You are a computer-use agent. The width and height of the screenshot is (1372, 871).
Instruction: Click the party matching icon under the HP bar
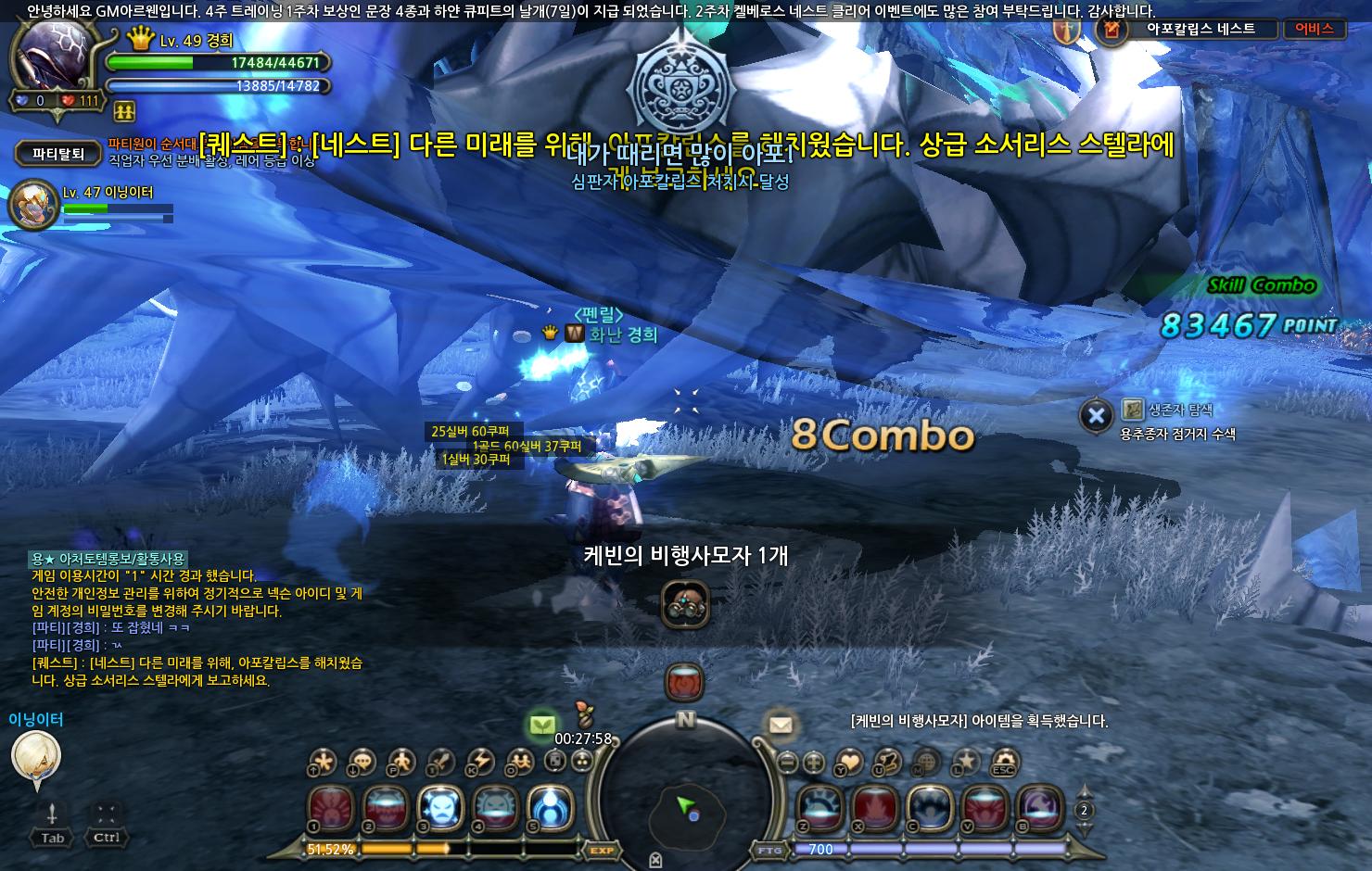123,110
